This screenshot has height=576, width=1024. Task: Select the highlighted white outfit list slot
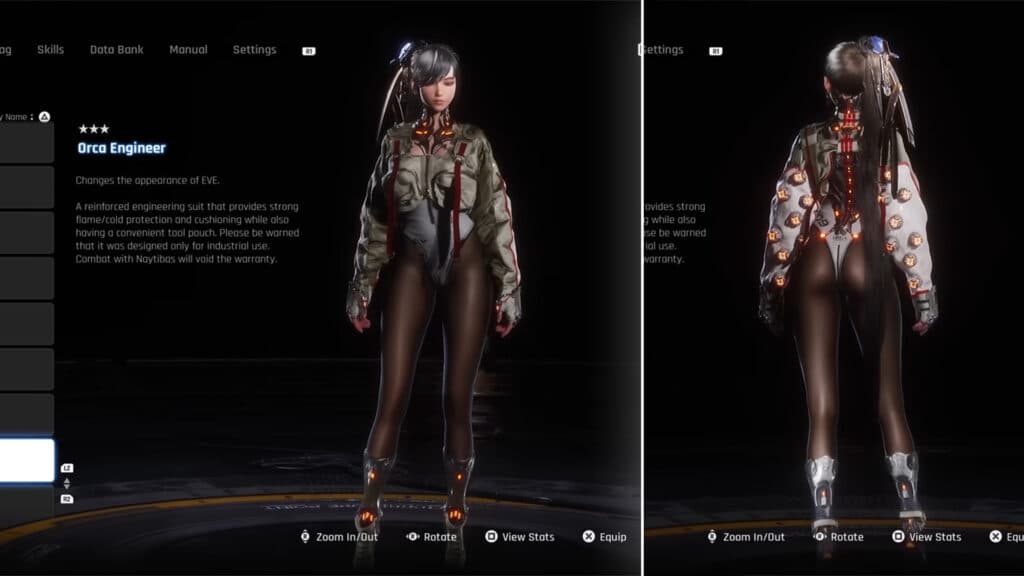27,460
